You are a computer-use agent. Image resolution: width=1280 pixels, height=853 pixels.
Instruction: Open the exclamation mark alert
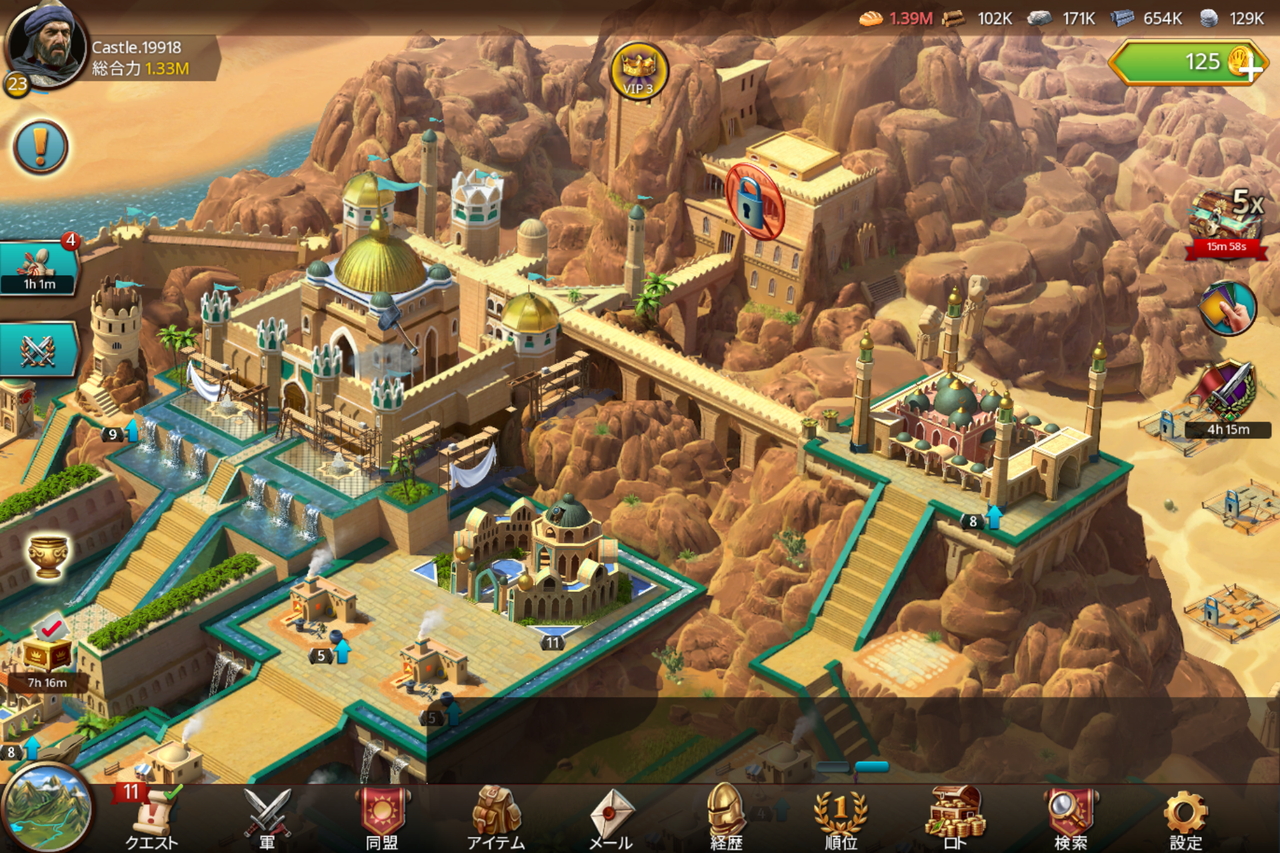click(41, 148)
